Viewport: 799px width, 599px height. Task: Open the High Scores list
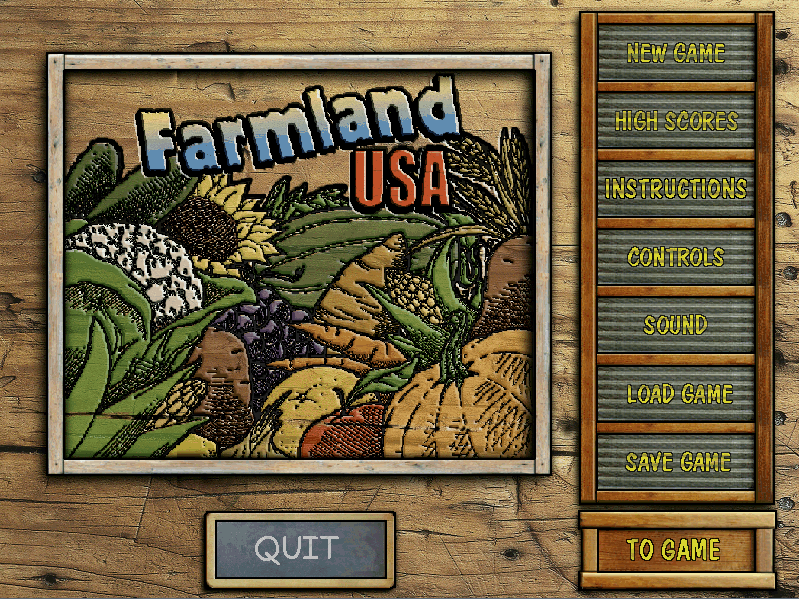(x=676, y=121)
